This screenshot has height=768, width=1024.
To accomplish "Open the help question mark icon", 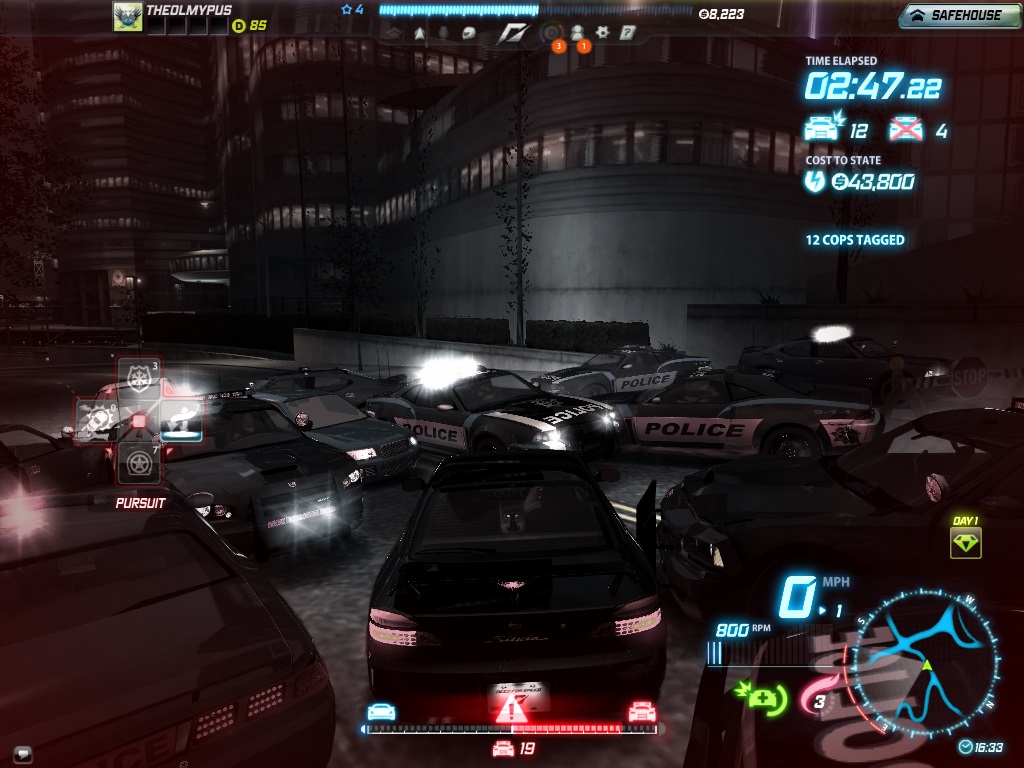I will [628, 32].
